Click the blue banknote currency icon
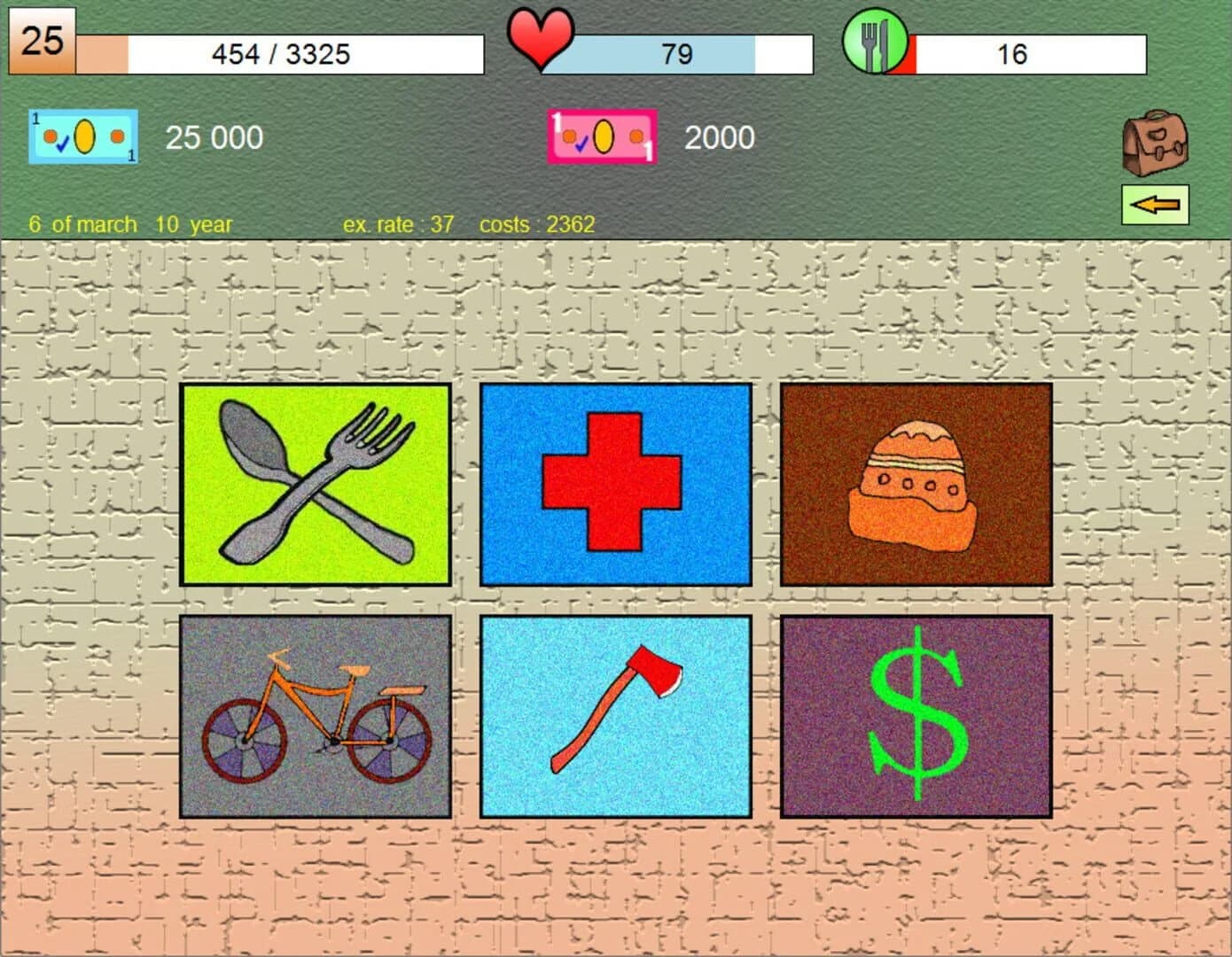 click(82, 136)
